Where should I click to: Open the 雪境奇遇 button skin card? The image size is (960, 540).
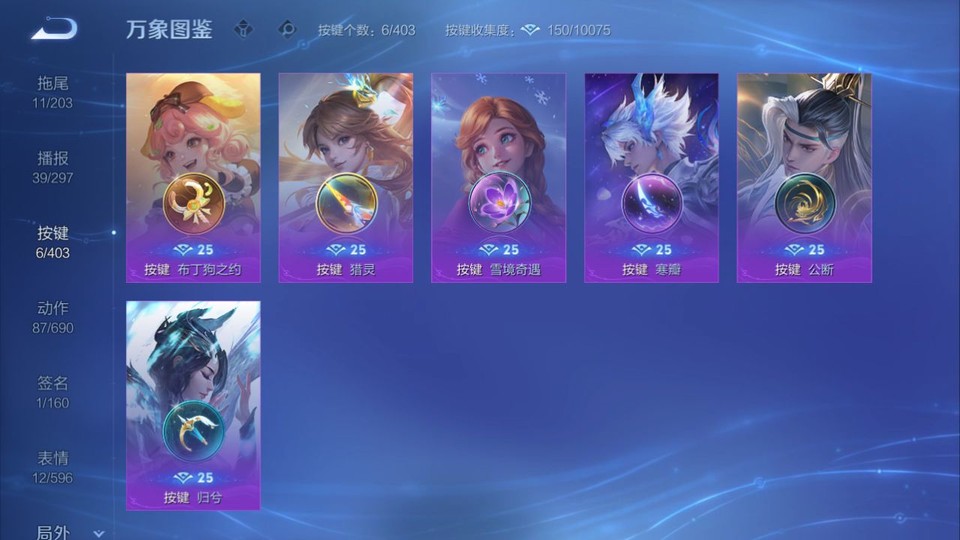(x=498, y=177)
